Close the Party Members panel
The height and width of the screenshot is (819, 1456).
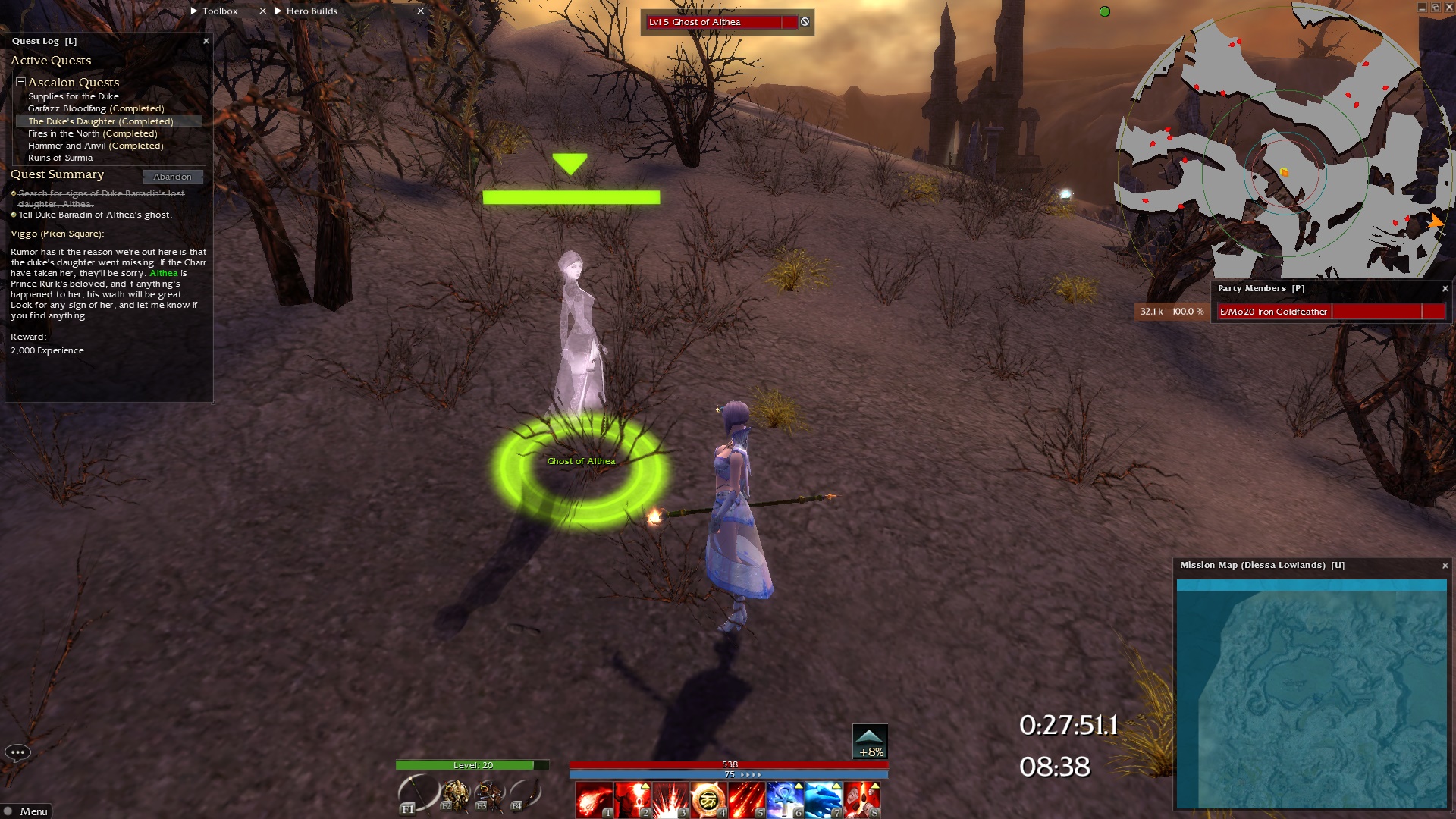[x=1445, y=289]
